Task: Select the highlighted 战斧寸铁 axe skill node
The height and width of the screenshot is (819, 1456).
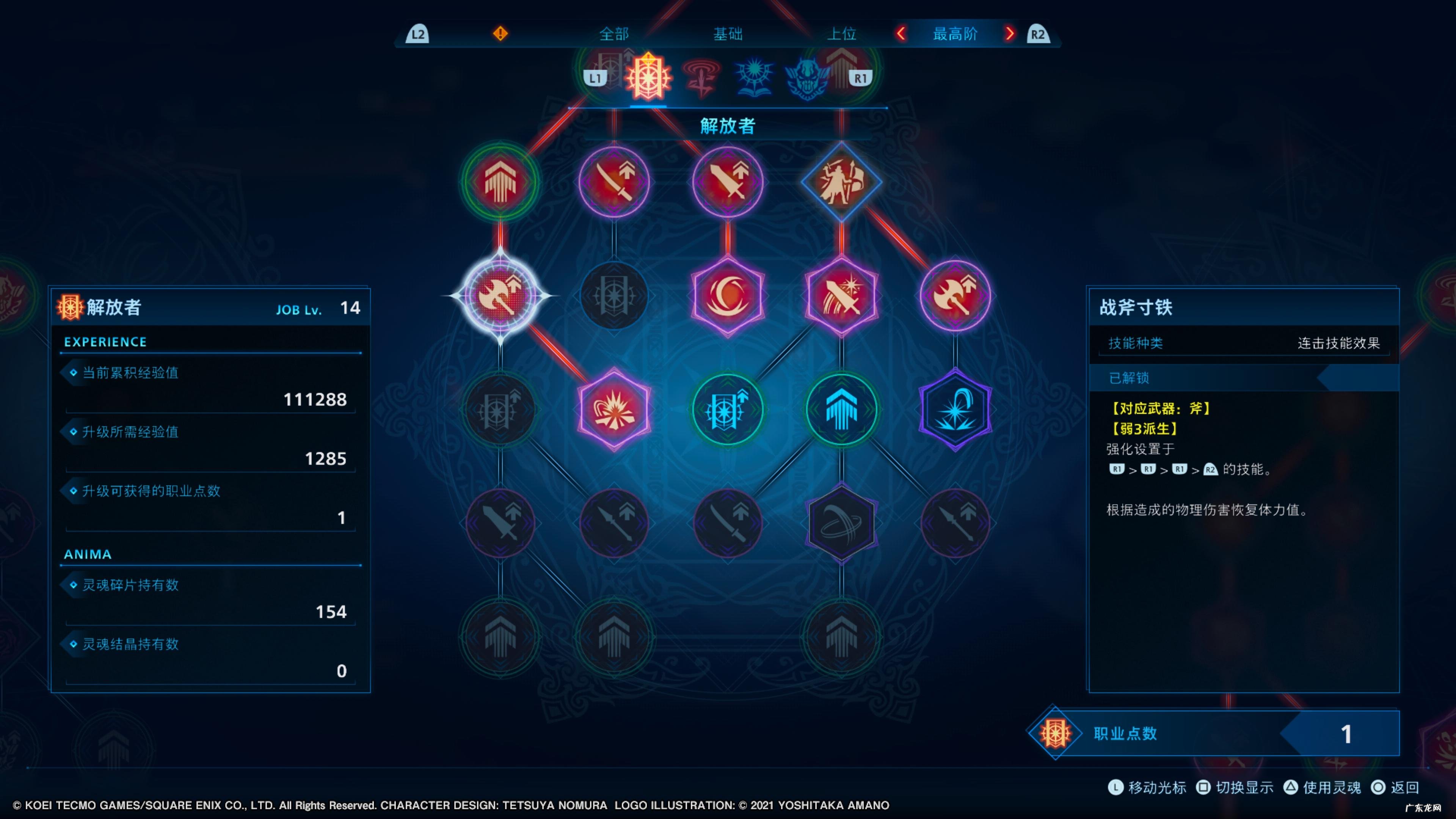Action: click(x=500, y=296)
